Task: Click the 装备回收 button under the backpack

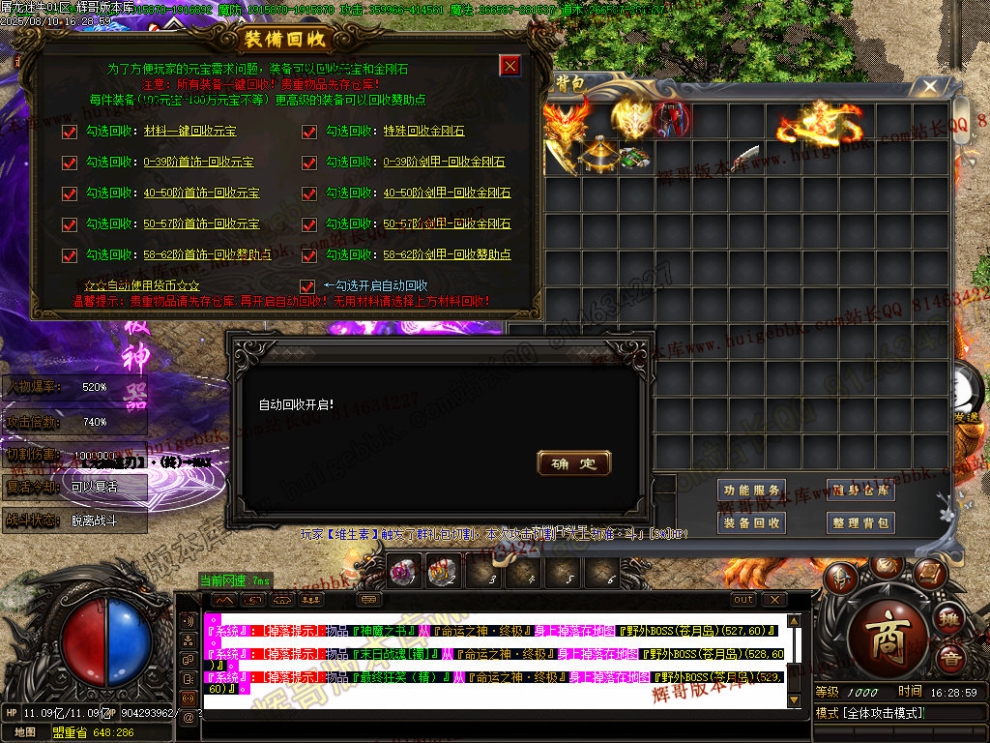Action: 751,522
